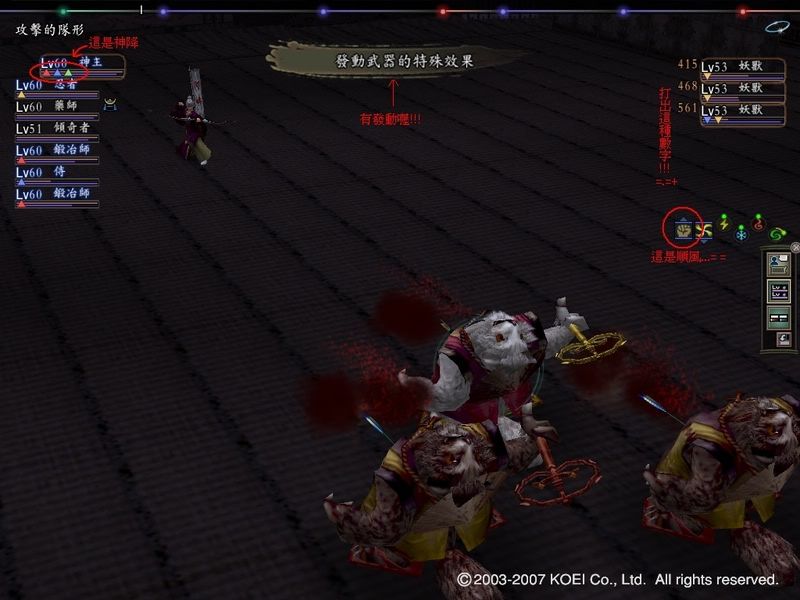Target the 妖獸 enemy showing 561
The height and width of the screenshot is (600, 800).
click(x=742, y=110)
